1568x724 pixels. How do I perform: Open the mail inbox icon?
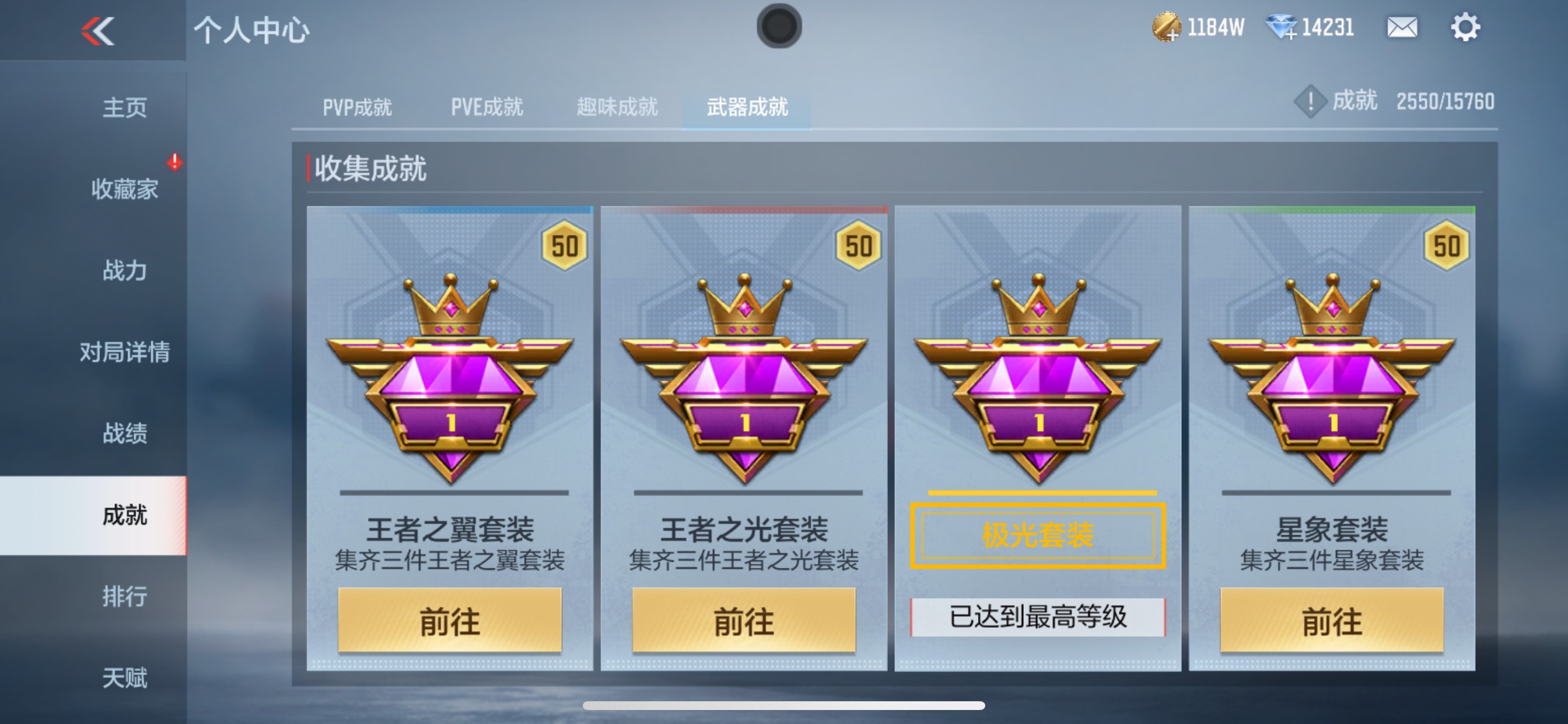coord(1402,27)
